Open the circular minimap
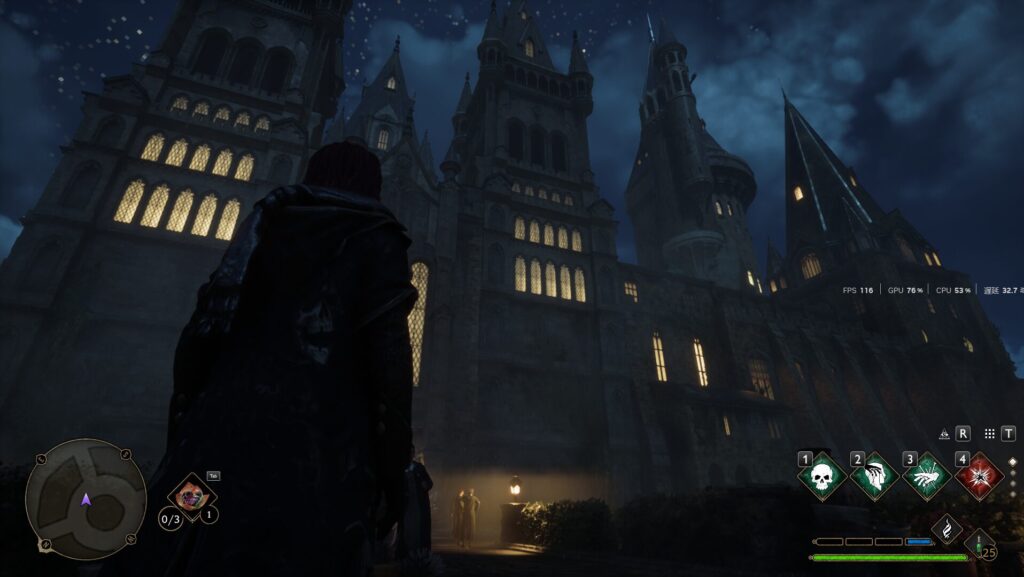This screenshot has width=1024, height=577. click(x=85, y=499)
